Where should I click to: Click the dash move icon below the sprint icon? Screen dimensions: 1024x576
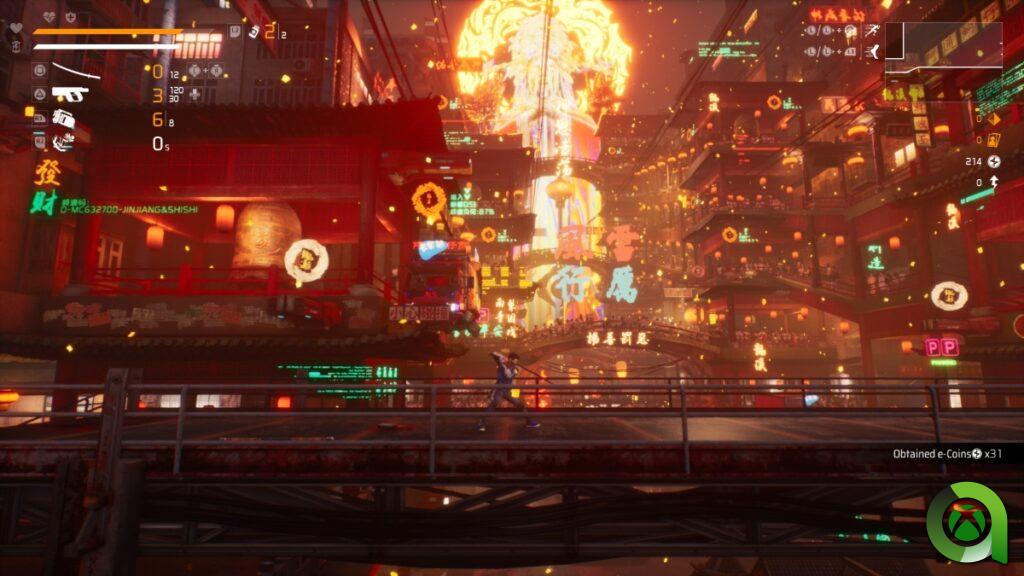coord(873,50)
